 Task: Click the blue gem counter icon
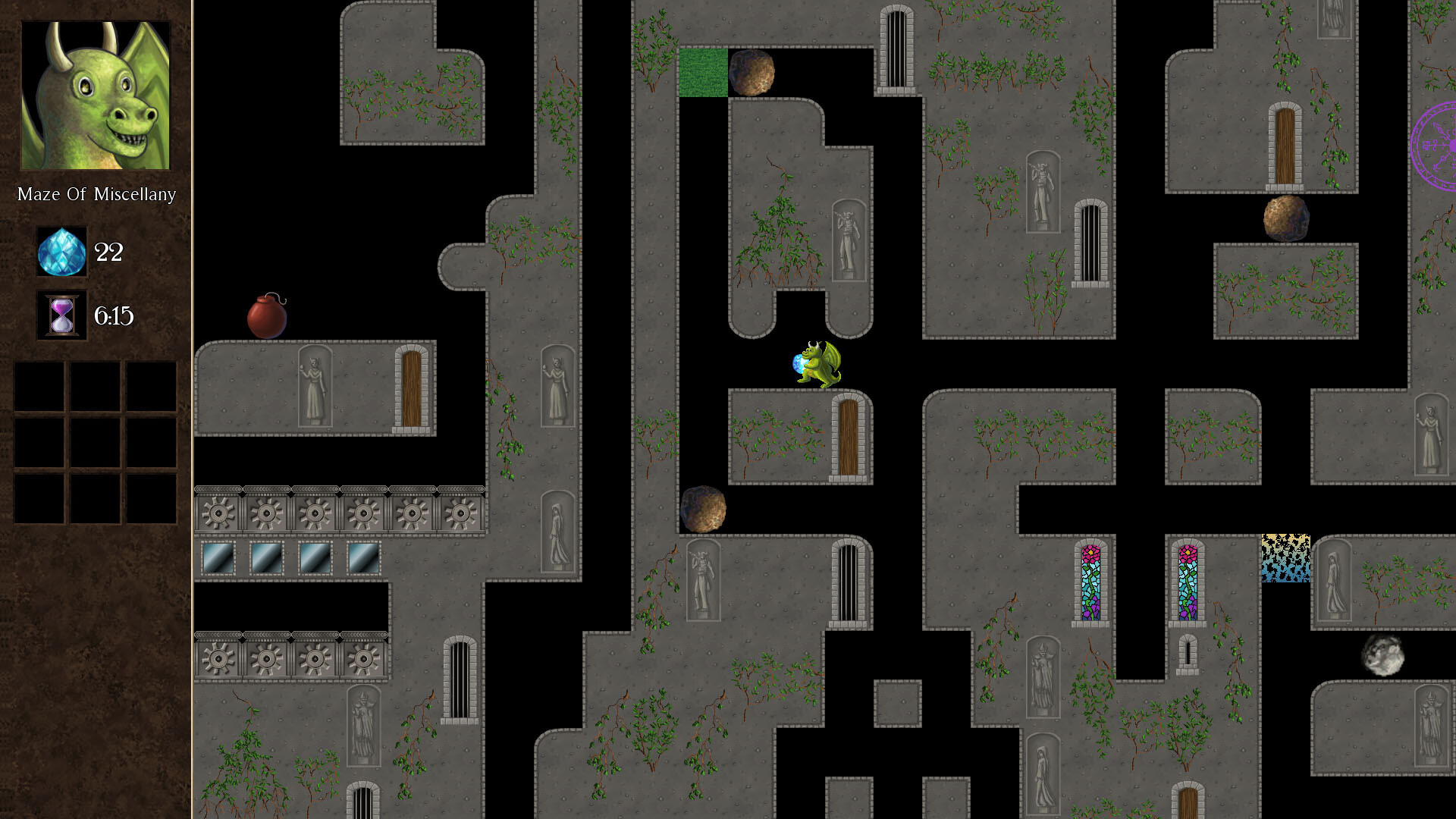pyautogui.click(x=61, y=253)
